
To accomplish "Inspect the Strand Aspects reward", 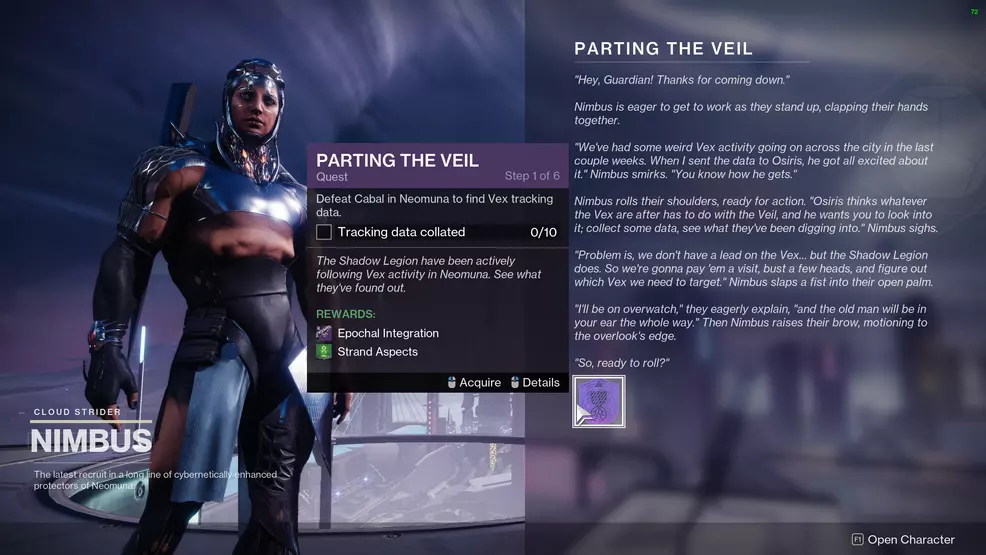I will (377, 352).
